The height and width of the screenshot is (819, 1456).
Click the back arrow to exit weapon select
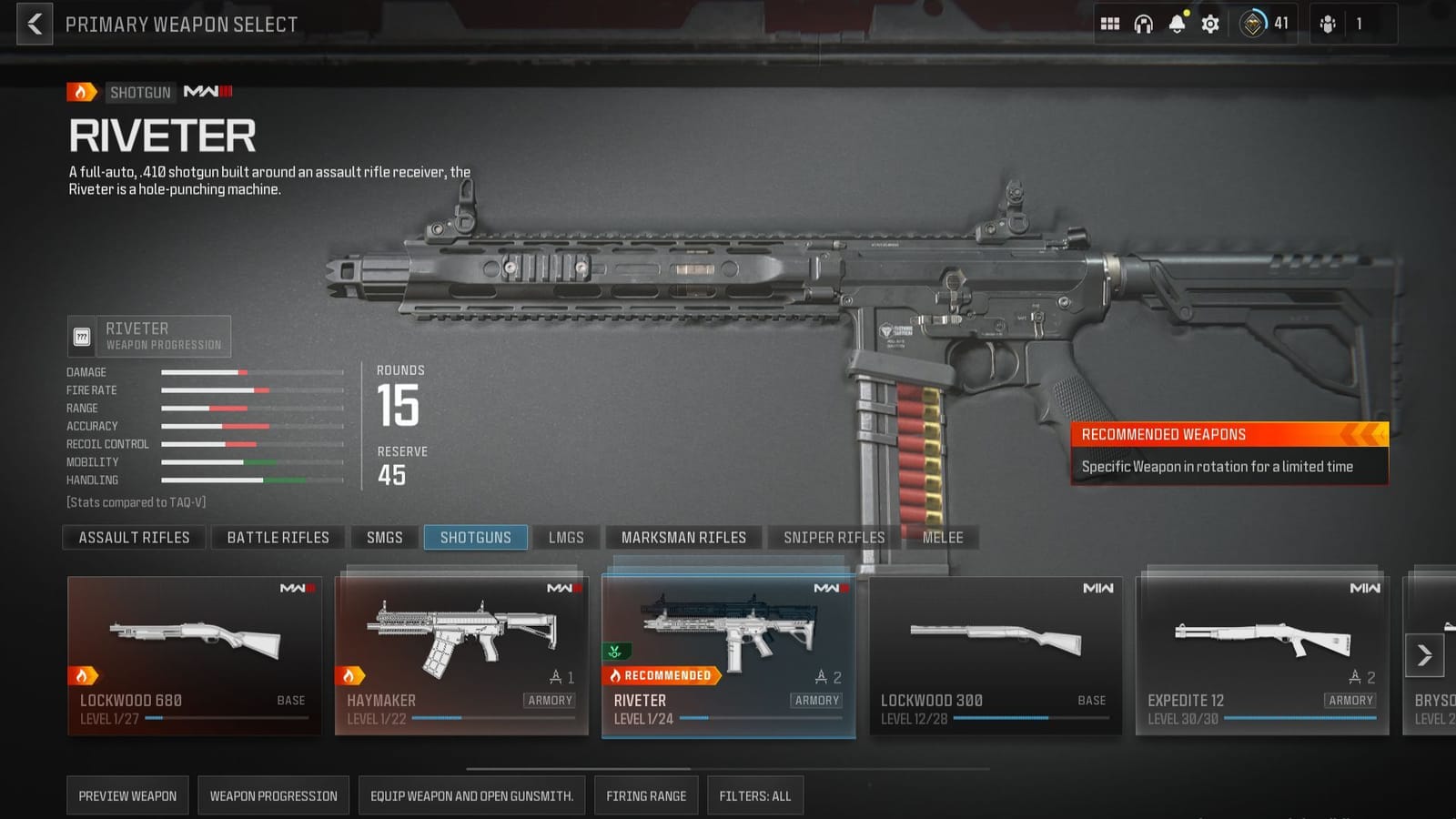[x=34, y=24]
